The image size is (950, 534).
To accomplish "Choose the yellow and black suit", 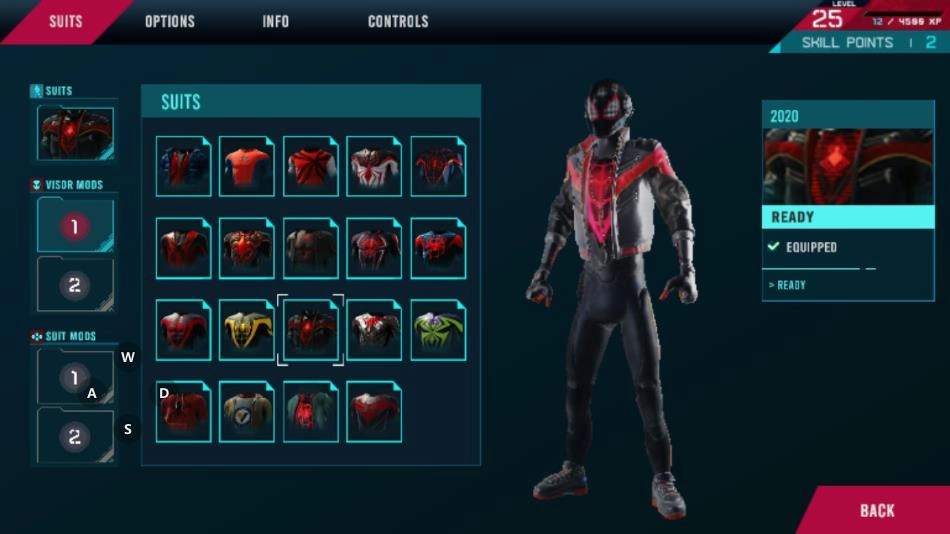I will (246, 330).
